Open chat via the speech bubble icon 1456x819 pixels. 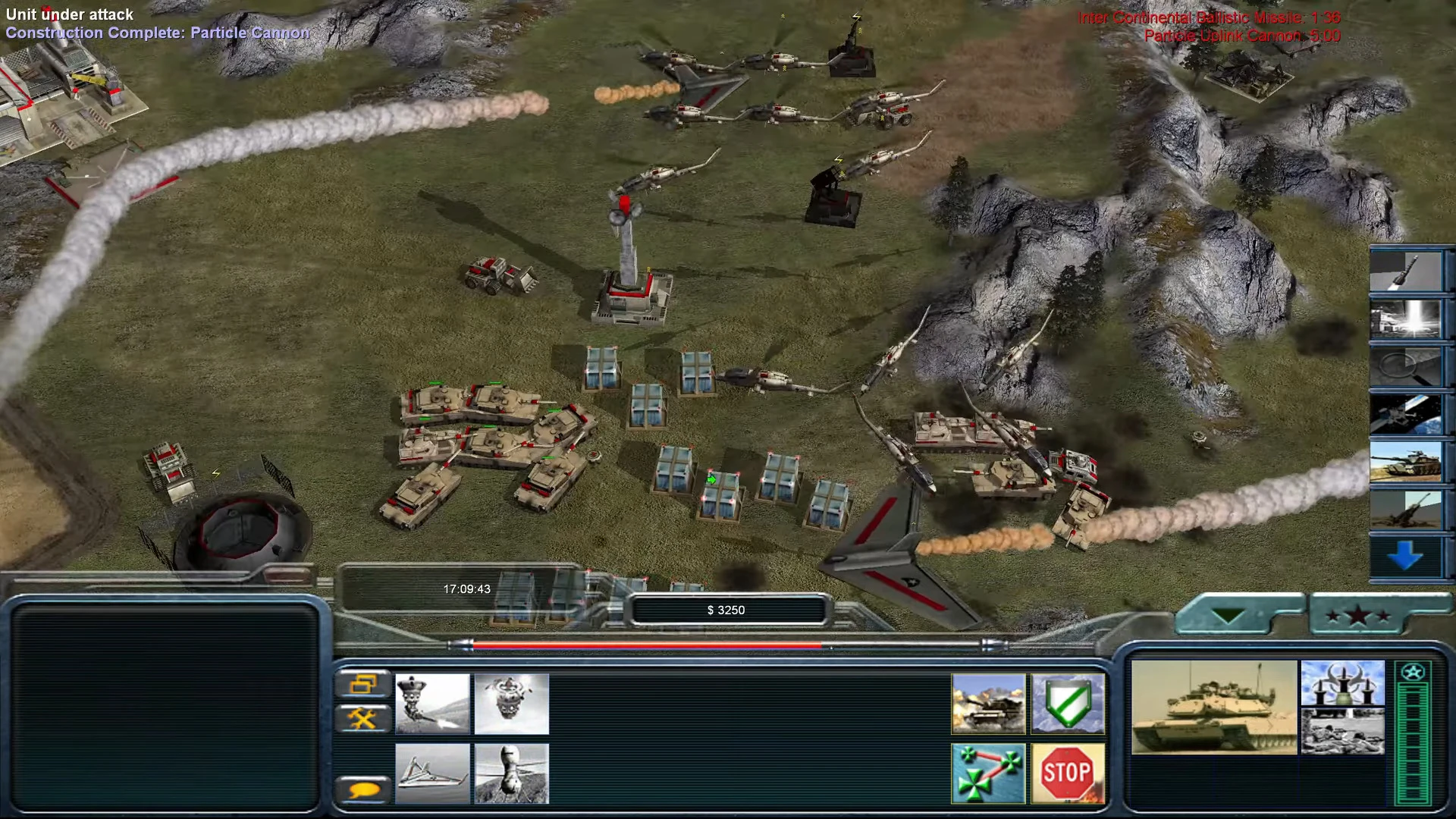(x=363, y=788)
